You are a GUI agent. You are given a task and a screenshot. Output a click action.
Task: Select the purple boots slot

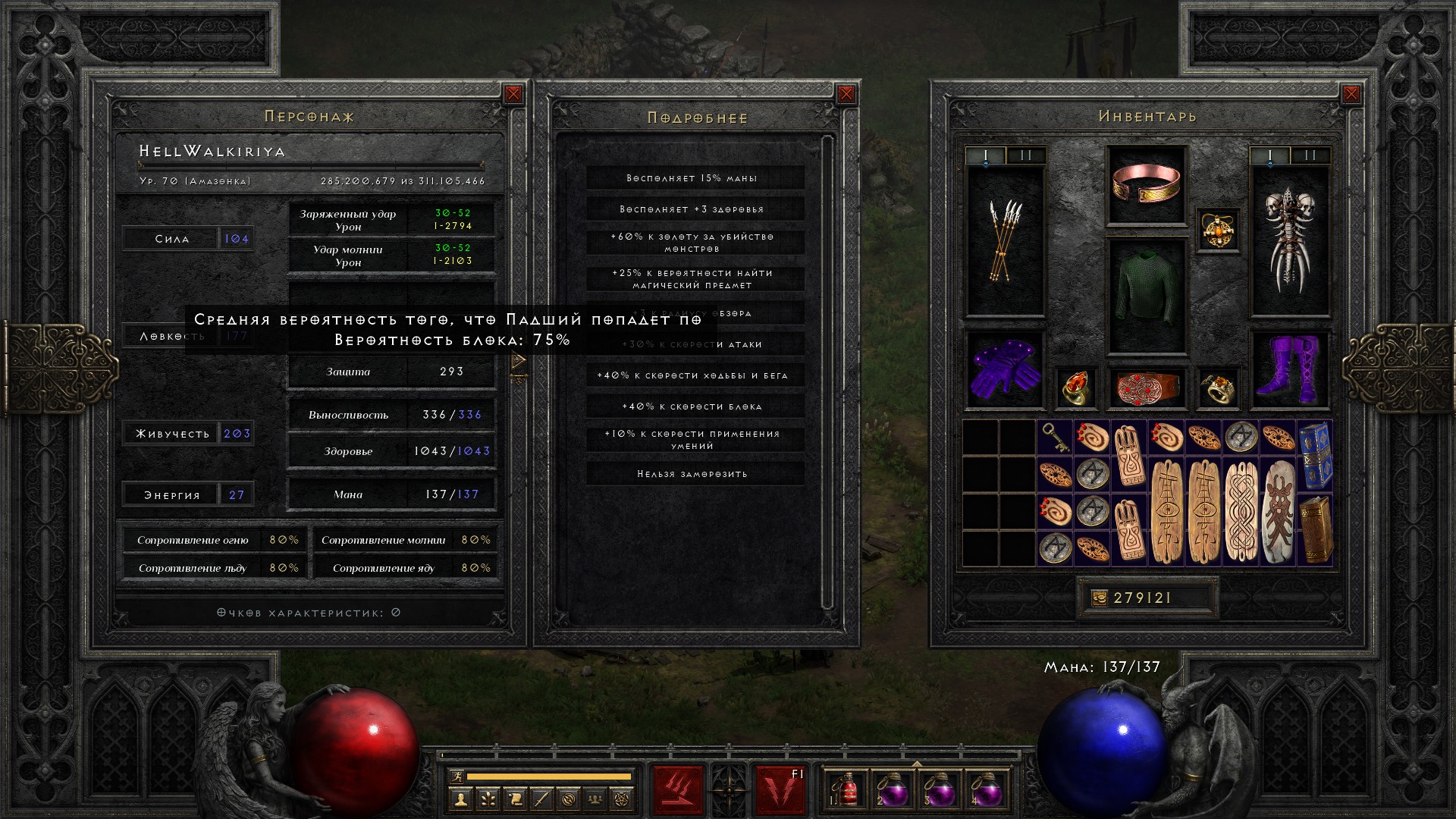click(x=1289, y=369)
